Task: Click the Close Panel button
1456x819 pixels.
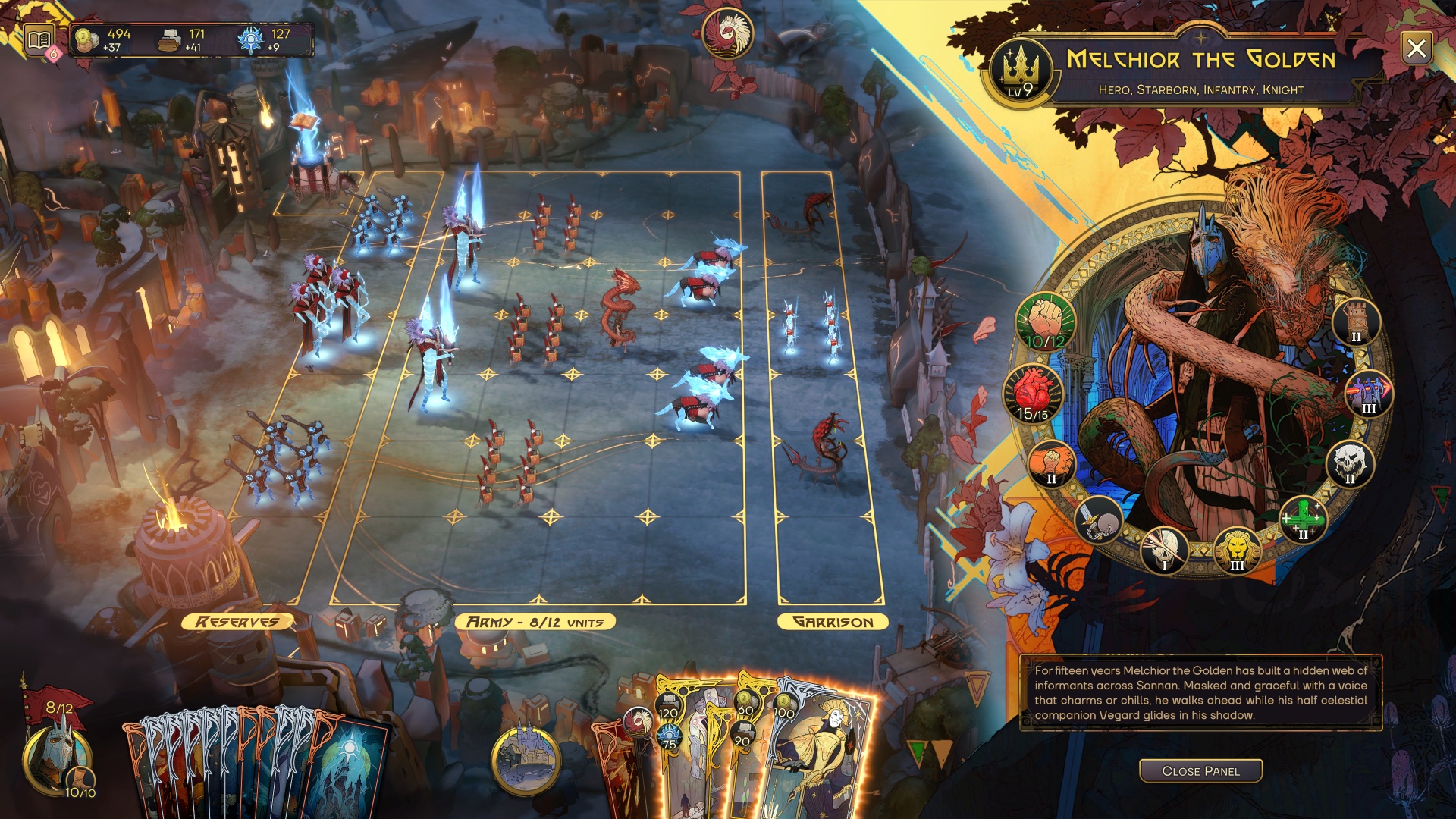Action: [1200, 770]
